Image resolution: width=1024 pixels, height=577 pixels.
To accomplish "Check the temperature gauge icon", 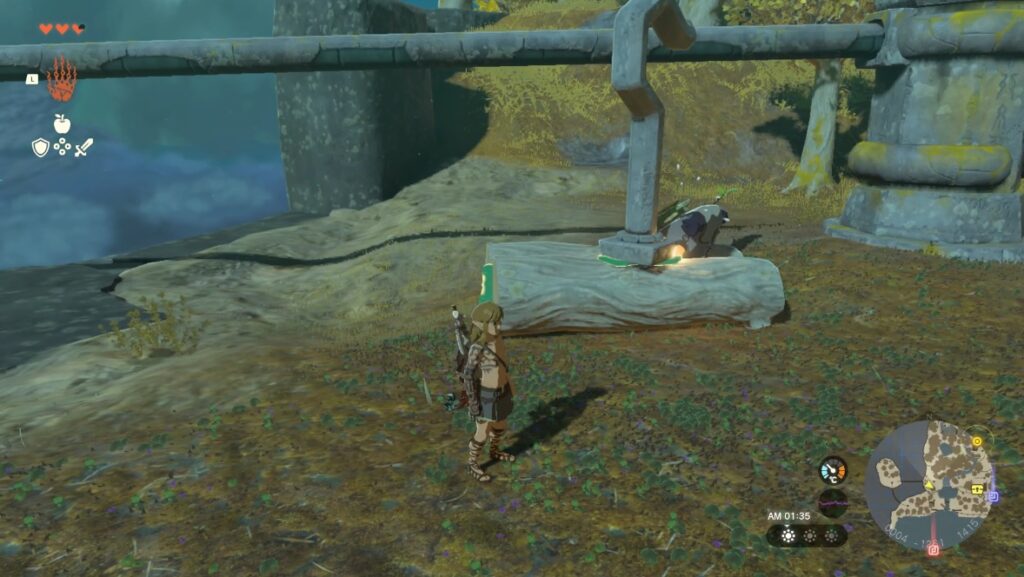I will (x=832, y=470).
